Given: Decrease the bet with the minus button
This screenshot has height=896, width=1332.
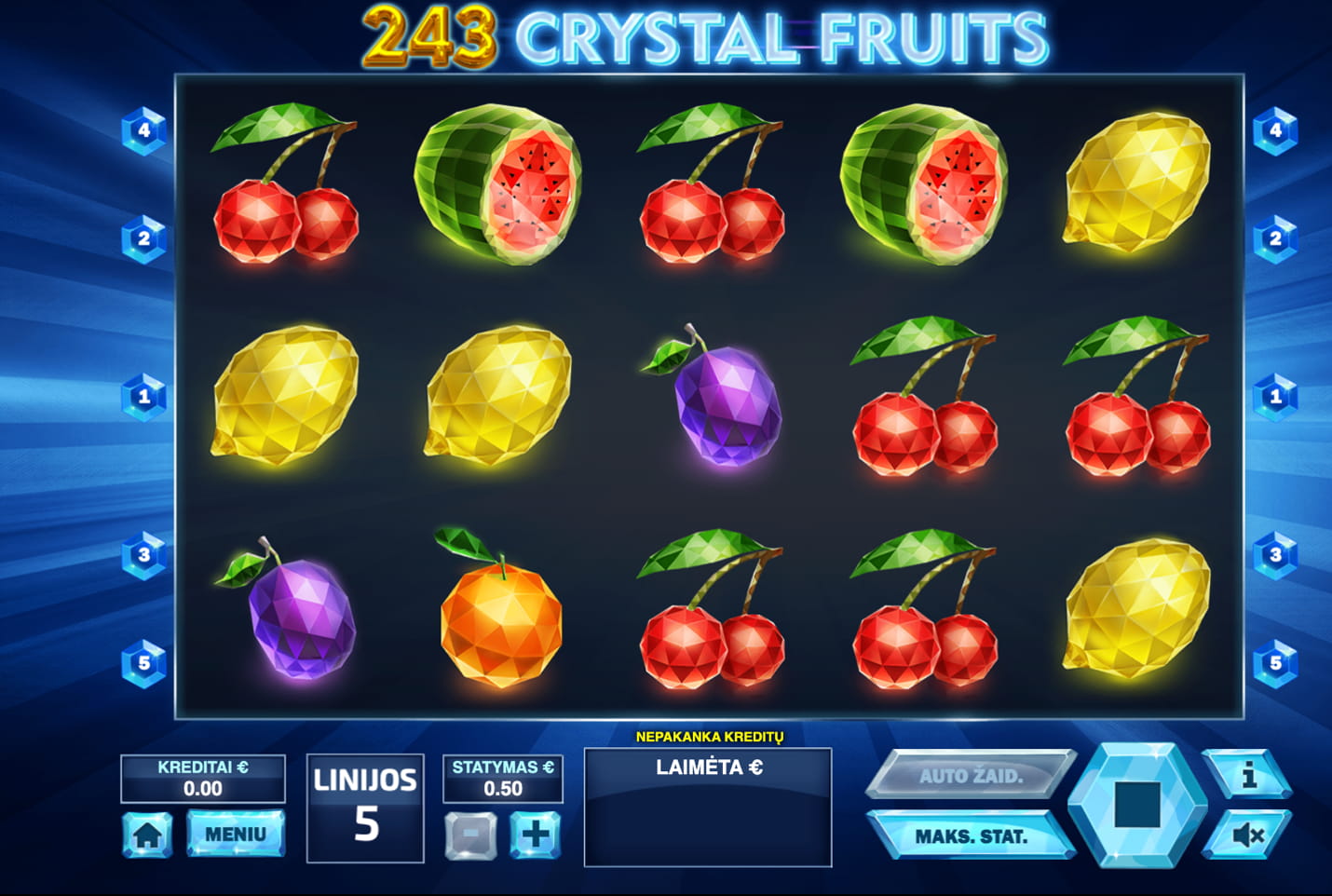Looking at the screenshot, I should (470, 835).
